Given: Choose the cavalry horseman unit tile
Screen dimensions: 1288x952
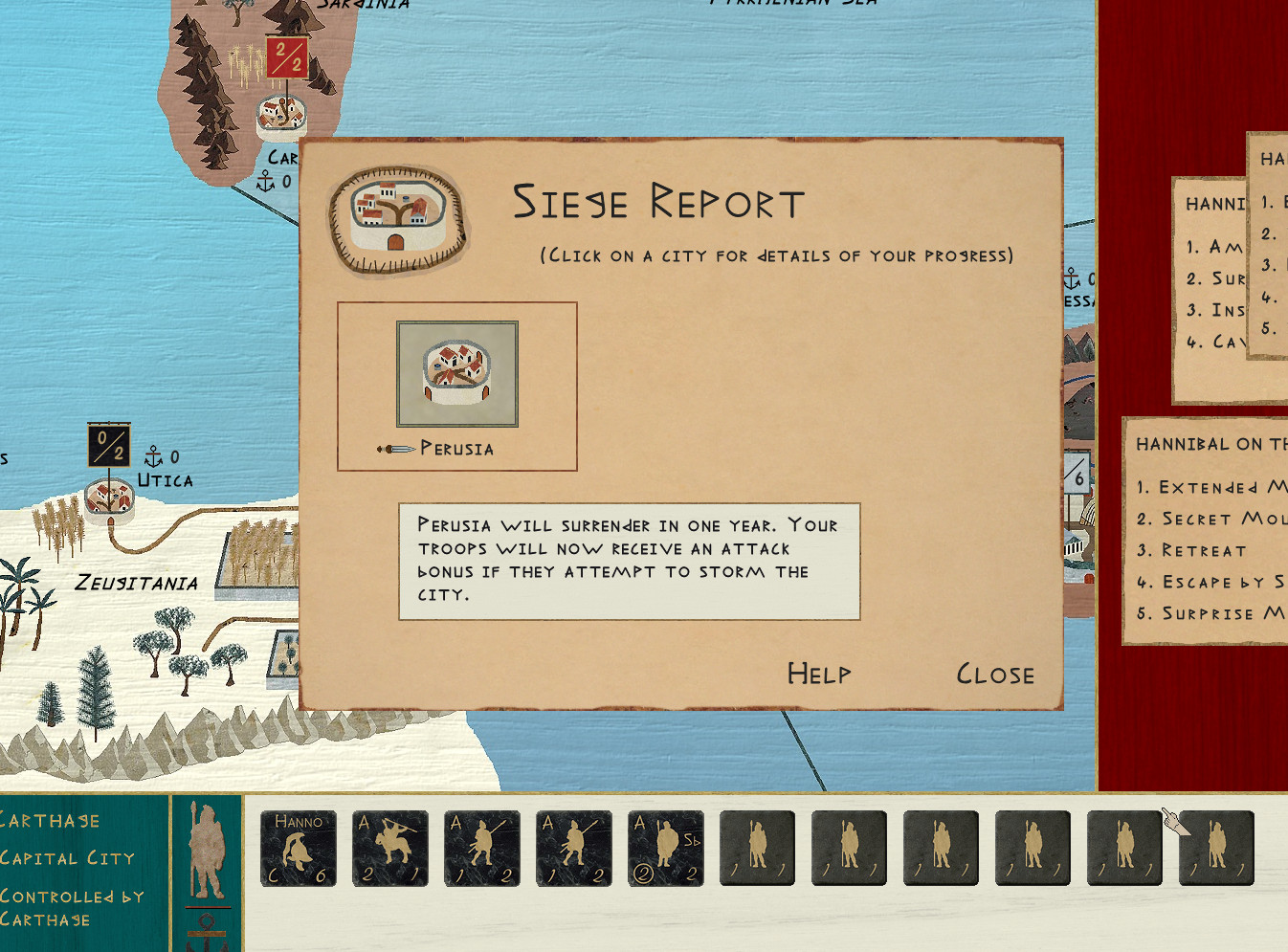Looking at the screenshot, I should [390, 848].
